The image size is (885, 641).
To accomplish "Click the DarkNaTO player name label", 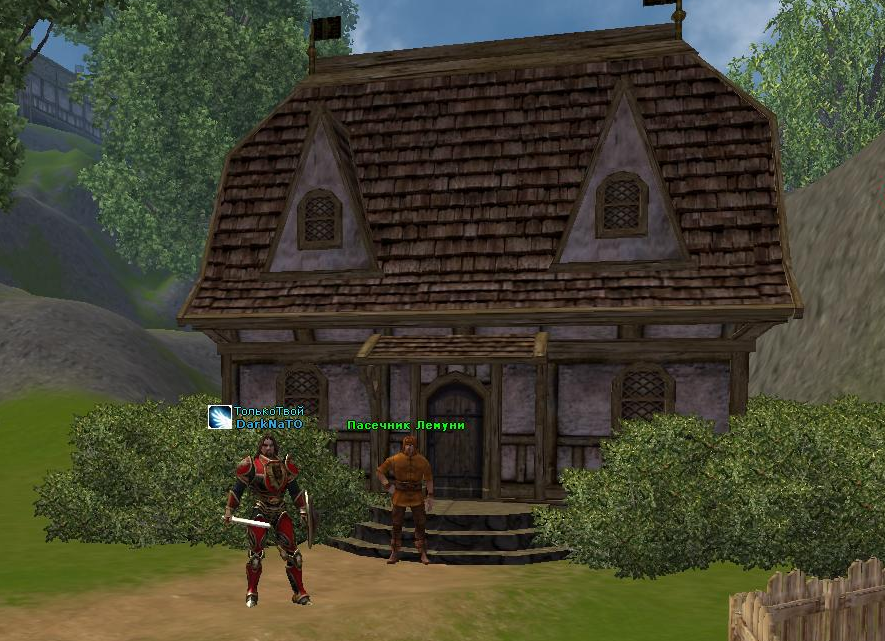I will click(x=268, y=424).
